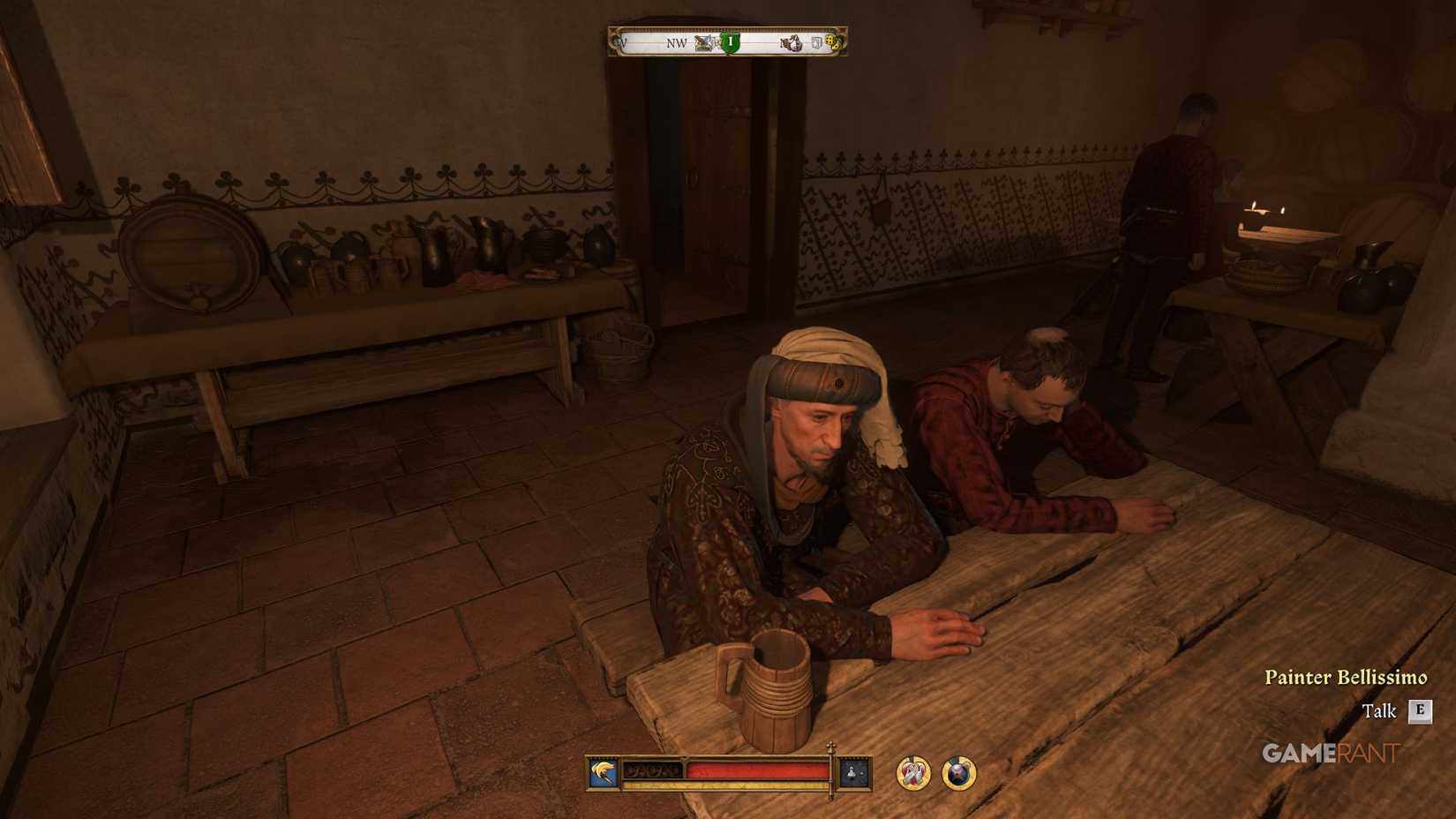Click the red persuasion meter
1456x819 pixels.
[757, 770]
